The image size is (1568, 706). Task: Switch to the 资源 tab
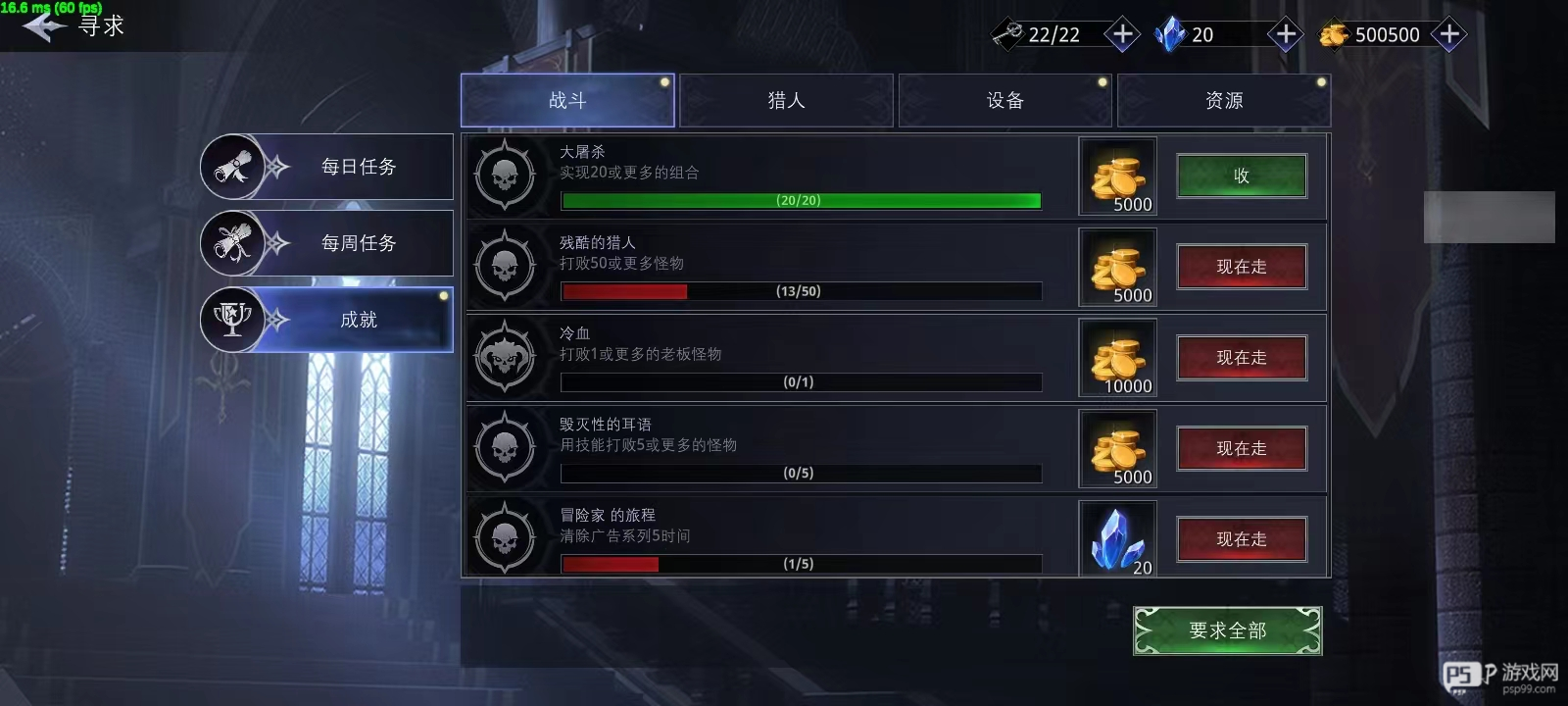coord(1223,99)
